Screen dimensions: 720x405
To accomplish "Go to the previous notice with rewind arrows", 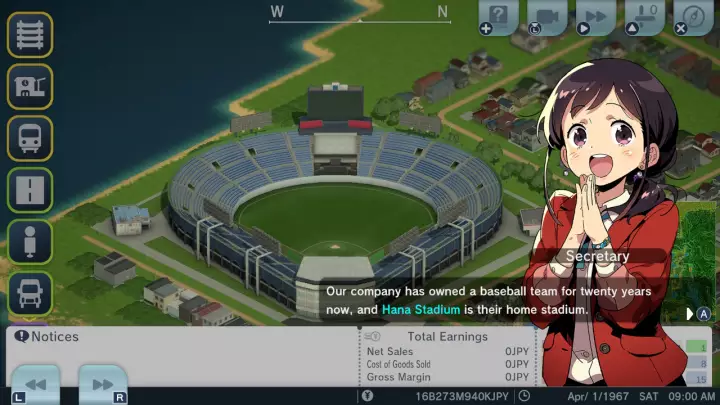I will coord(36,385).
